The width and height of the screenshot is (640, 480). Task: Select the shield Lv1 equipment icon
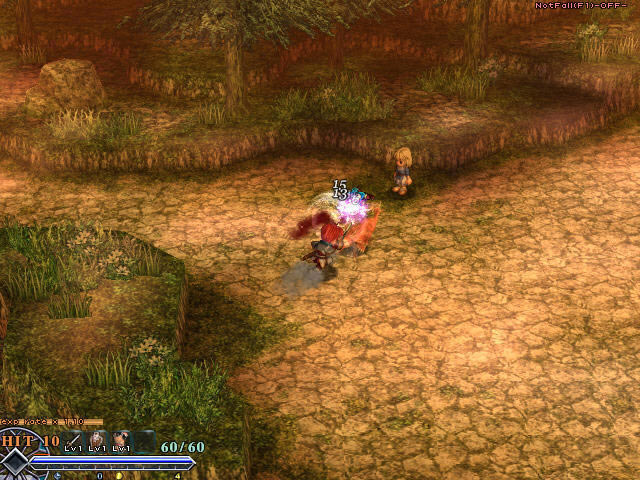pyautogui.click(x=122, y=439)
